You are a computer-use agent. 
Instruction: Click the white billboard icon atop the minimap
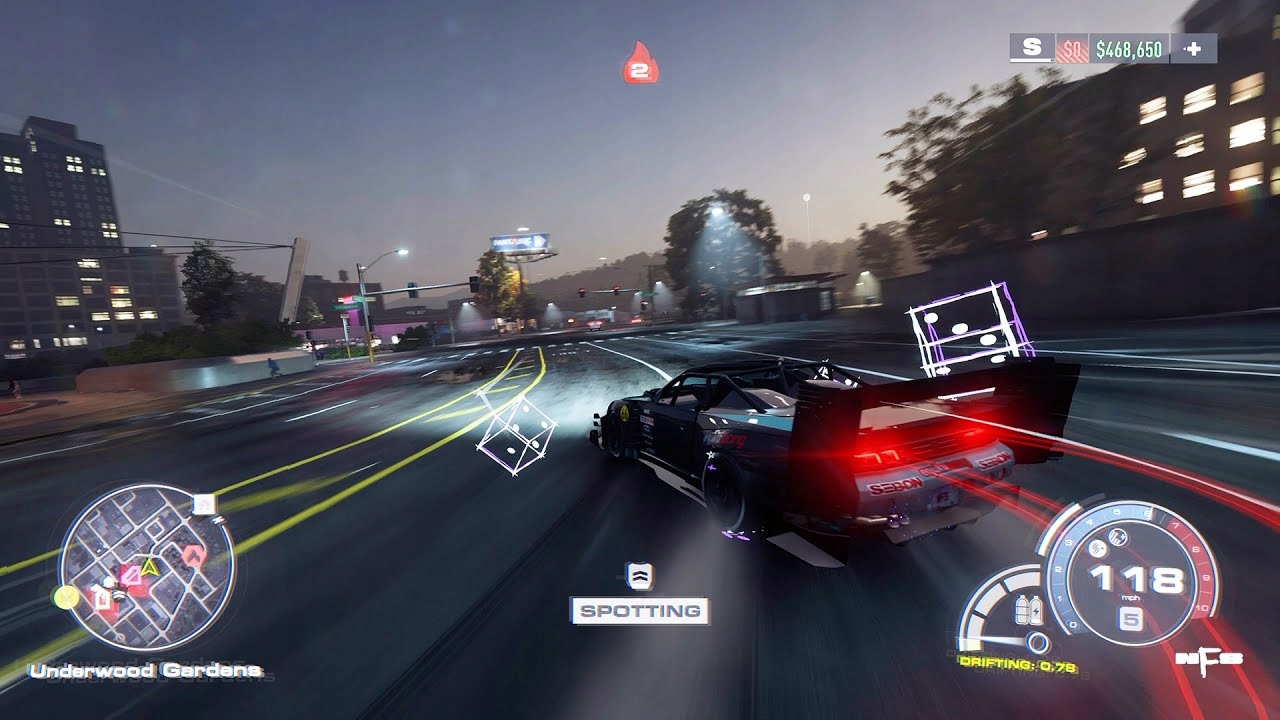point(202,506)
